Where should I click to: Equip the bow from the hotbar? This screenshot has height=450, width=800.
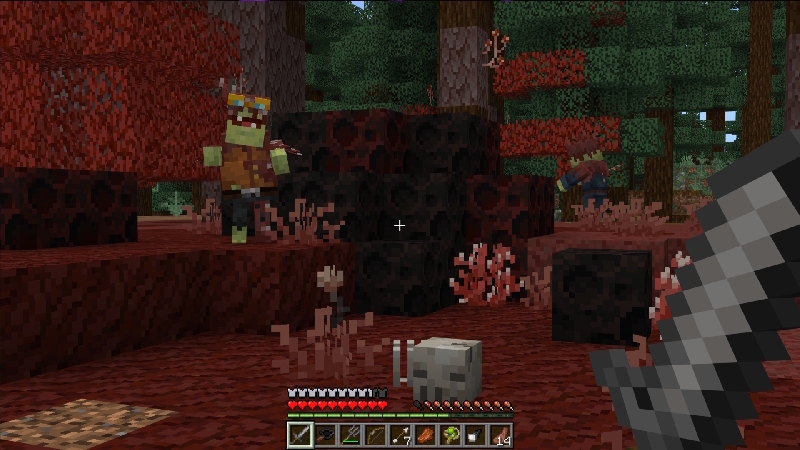point(374,435)
